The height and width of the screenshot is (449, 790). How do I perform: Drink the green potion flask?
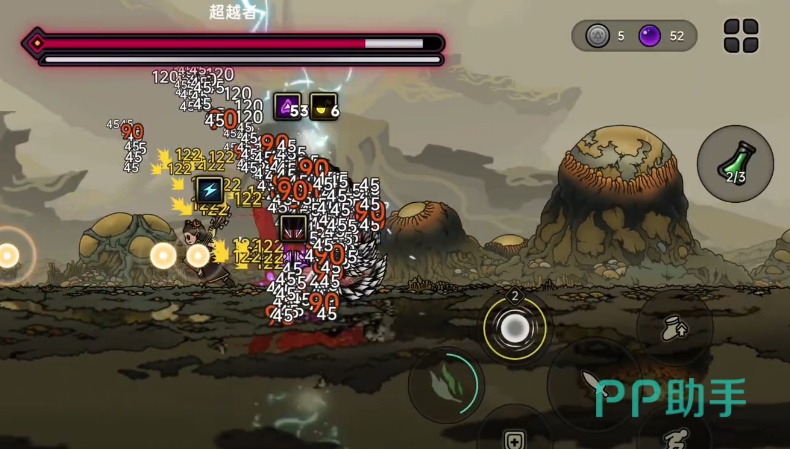735,164
